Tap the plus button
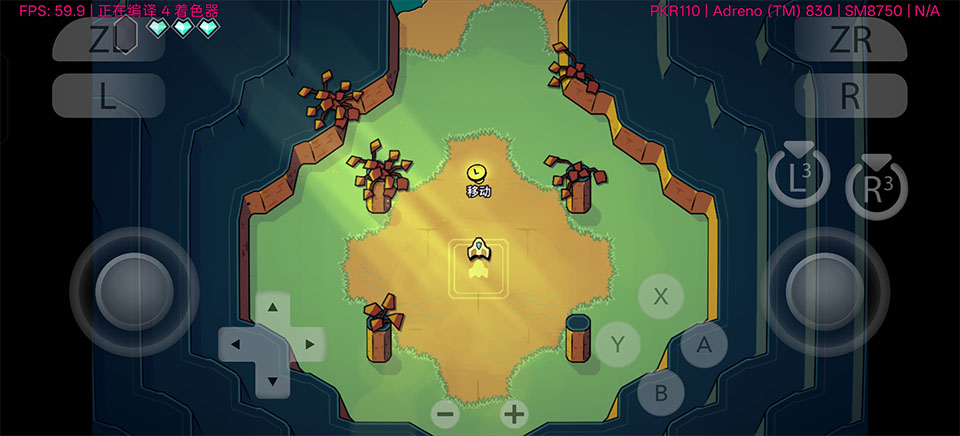Screen dimensions: 960x436 click(x=514, y=414)
